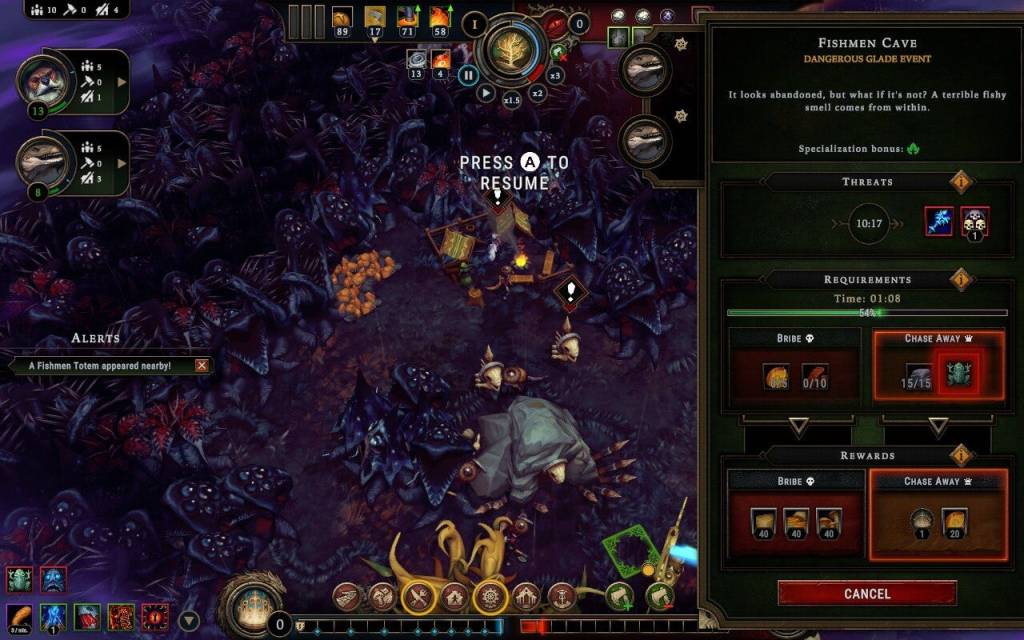Open the gear industry build category
The height and width of the screenshot is (640, 1024).
tap(489, 597)
